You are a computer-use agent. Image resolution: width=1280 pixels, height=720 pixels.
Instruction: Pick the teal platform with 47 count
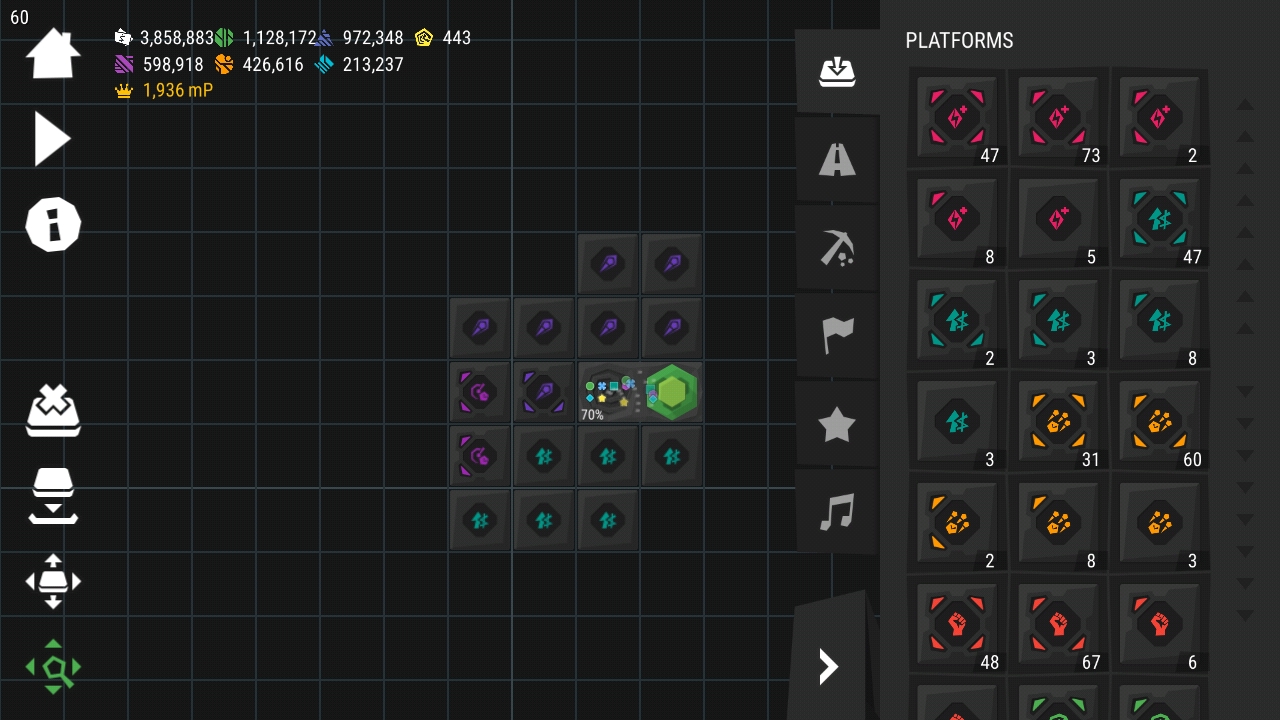click(1159, 219)
